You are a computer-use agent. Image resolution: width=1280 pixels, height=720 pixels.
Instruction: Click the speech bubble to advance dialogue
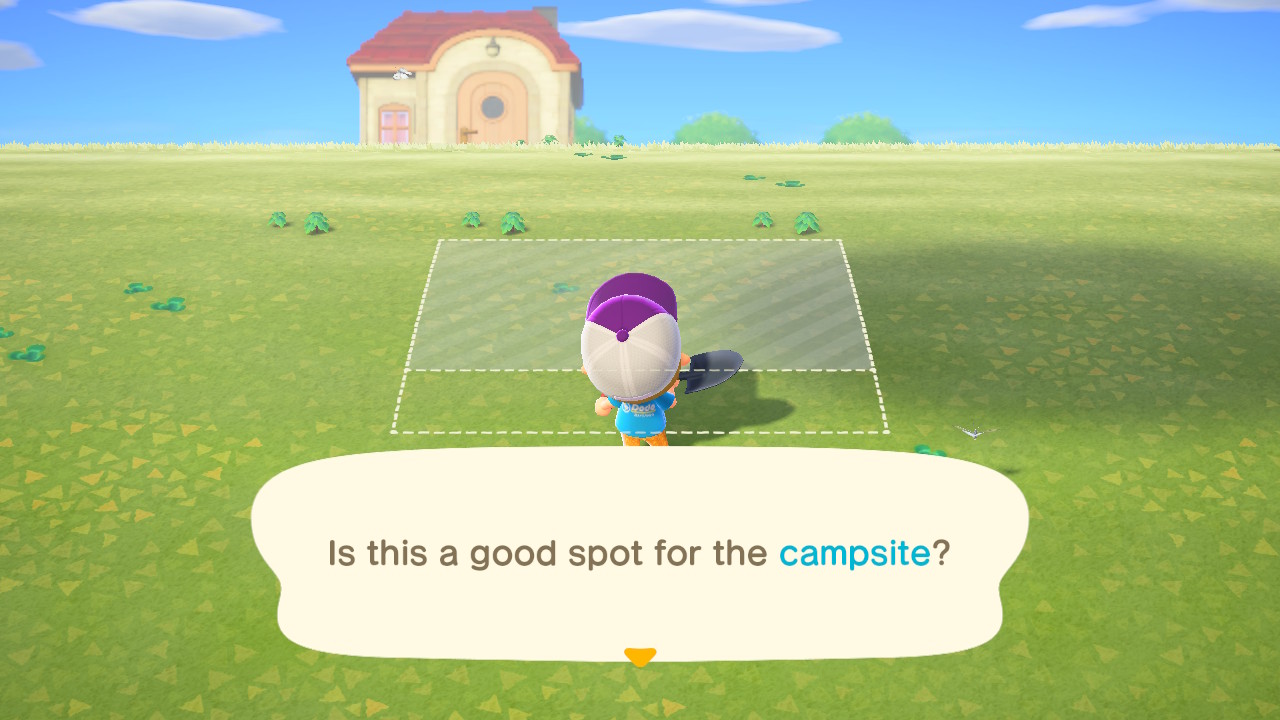tap(640, 553)
